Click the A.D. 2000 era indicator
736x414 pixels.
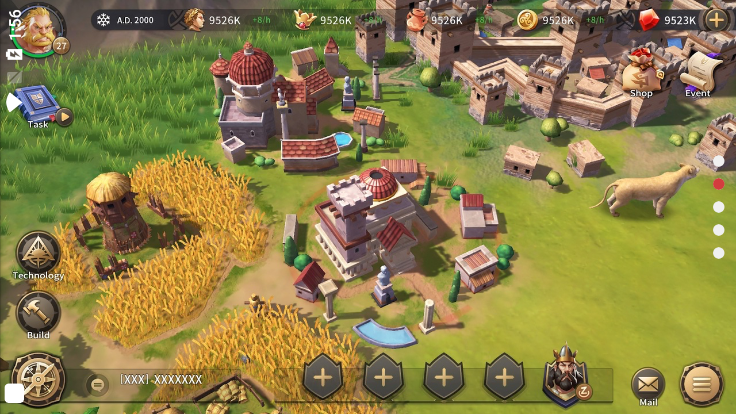tap(129, 19)
